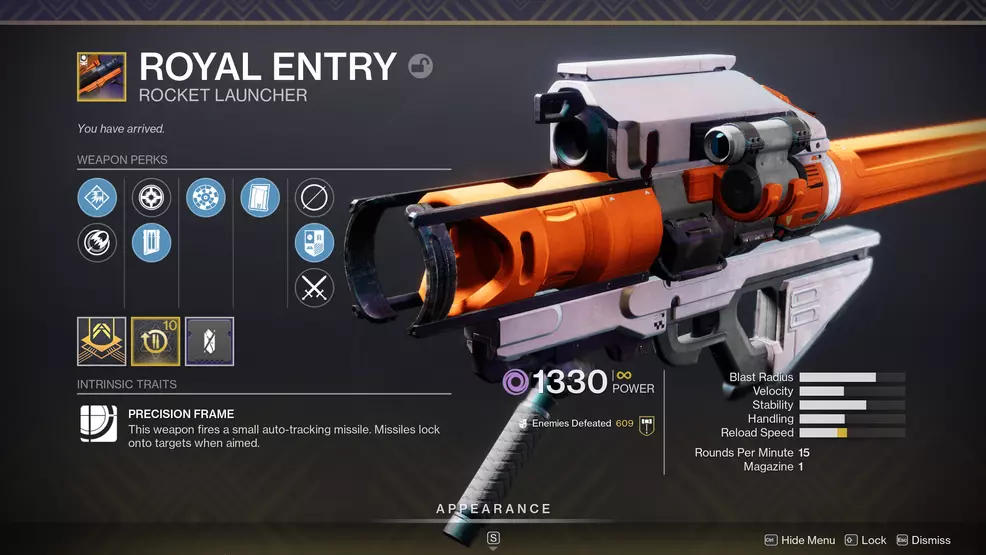This screenshot has width=986, height=555.
Task: Open the yellow chevron emblem slot
Action: (102, 342)
